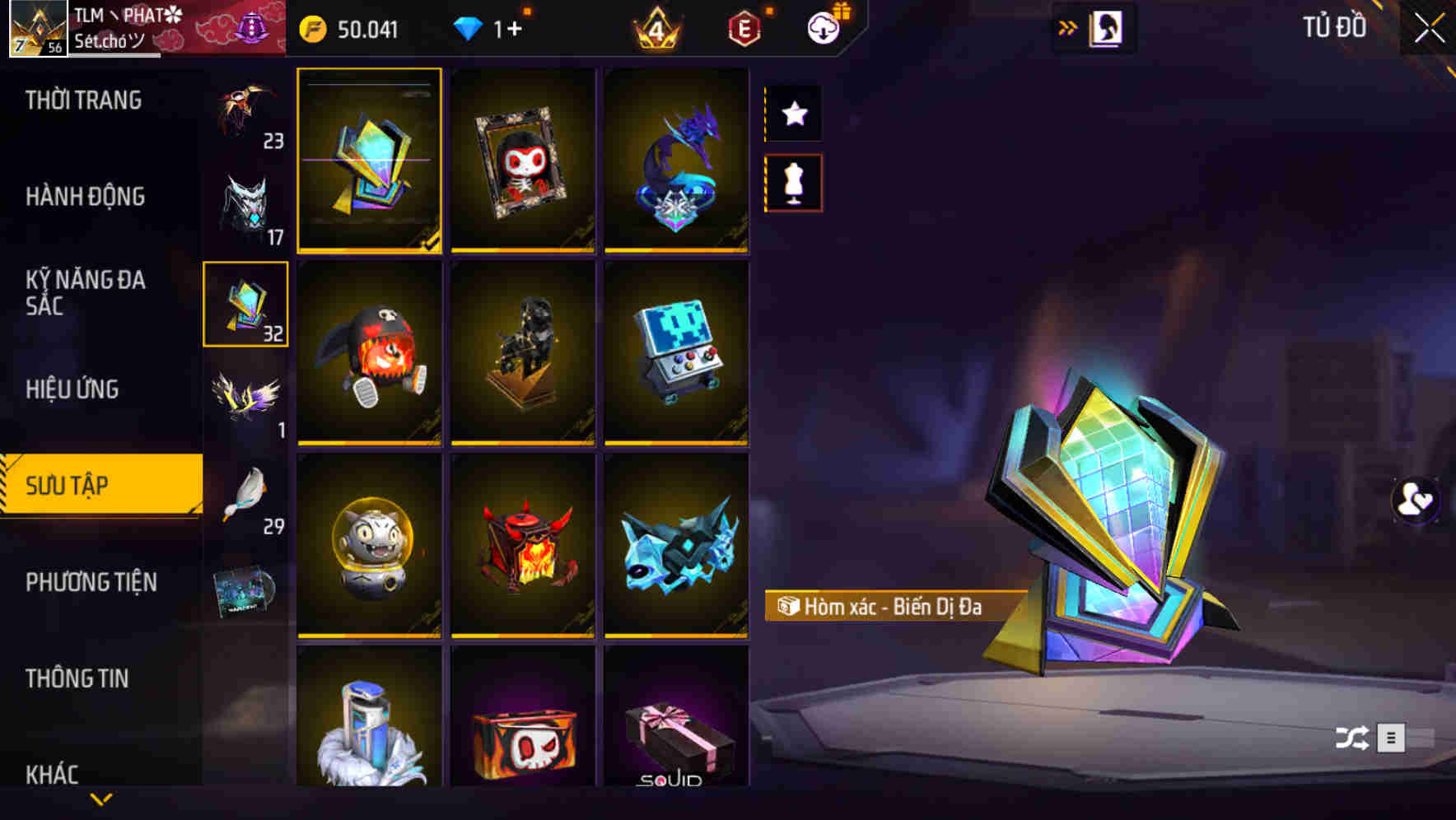This screenshot has width=1456, height=820.
Task: Click the diamond currency icon
Action: [x=469, y=29]
